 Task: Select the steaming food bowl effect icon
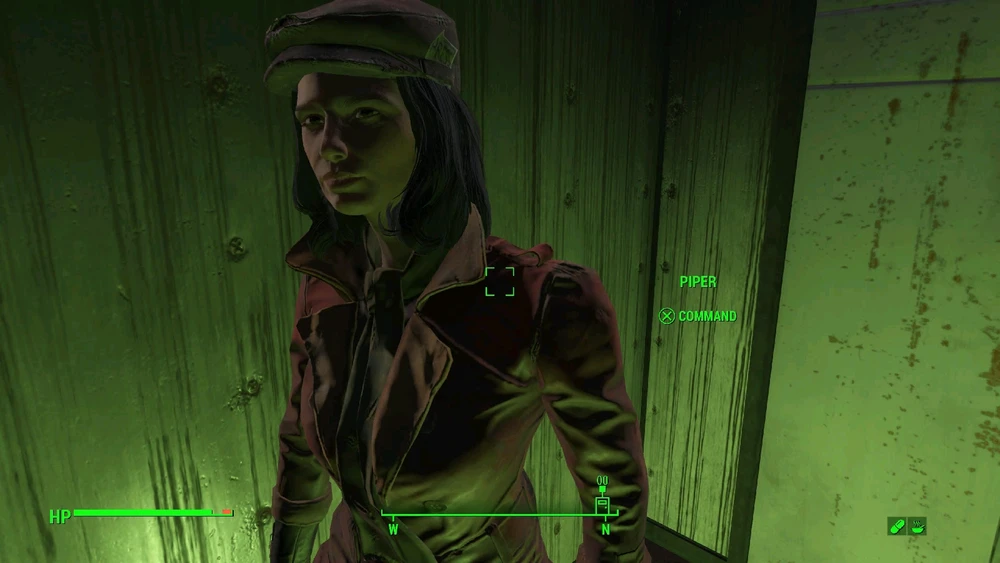(x=916, y=525)
